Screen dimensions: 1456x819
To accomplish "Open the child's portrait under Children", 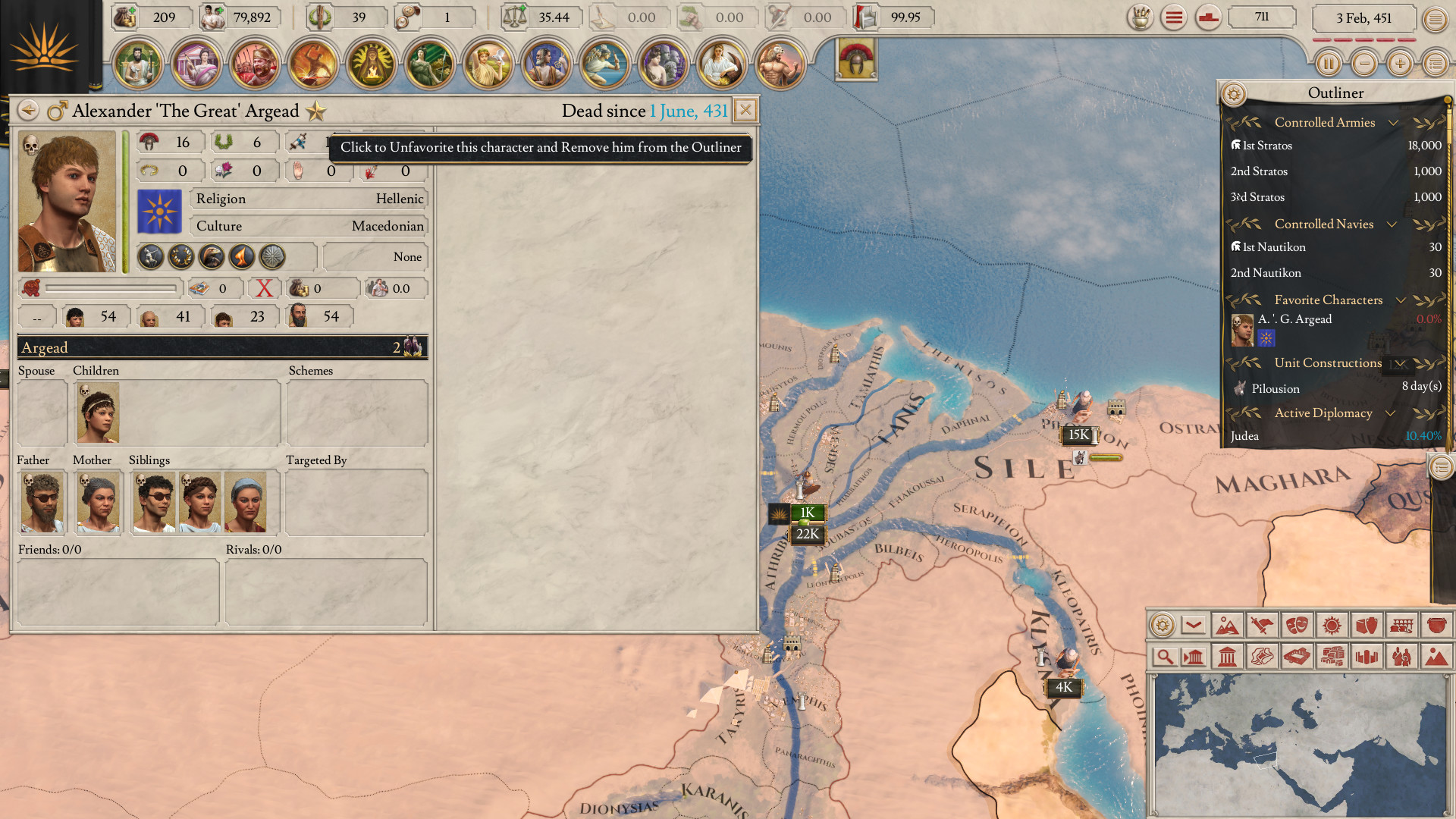I will pos(98,413).
